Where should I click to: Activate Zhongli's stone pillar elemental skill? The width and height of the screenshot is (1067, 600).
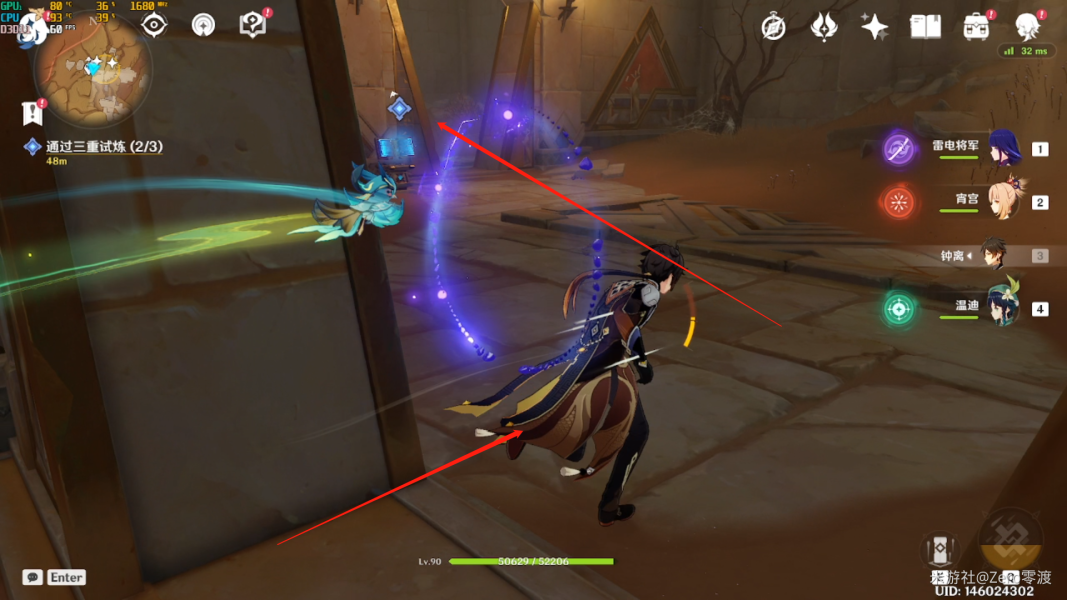tap(940, 549)
